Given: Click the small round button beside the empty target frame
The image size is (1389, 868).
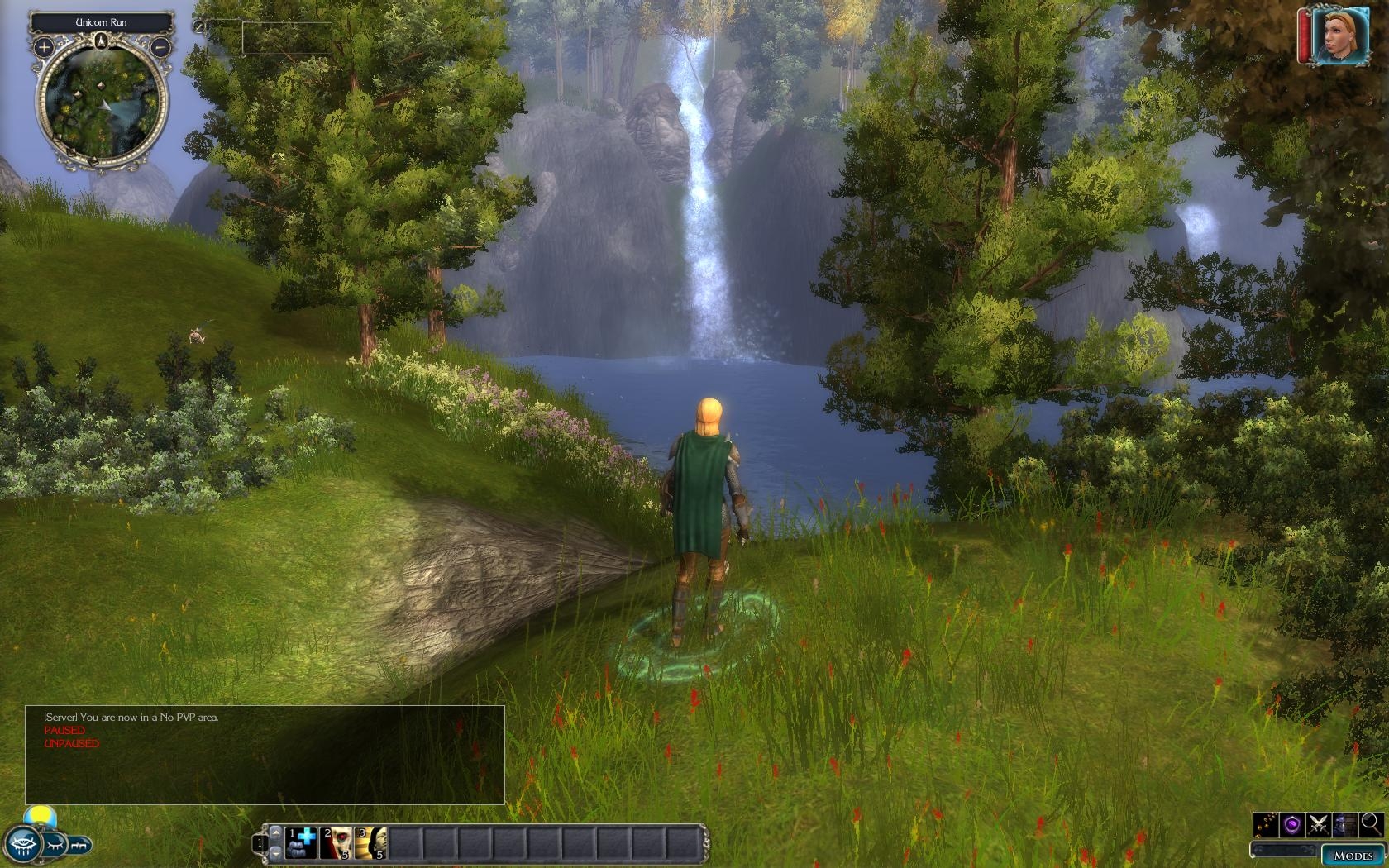Looking at the screenshot, I should tap(199, 26).
